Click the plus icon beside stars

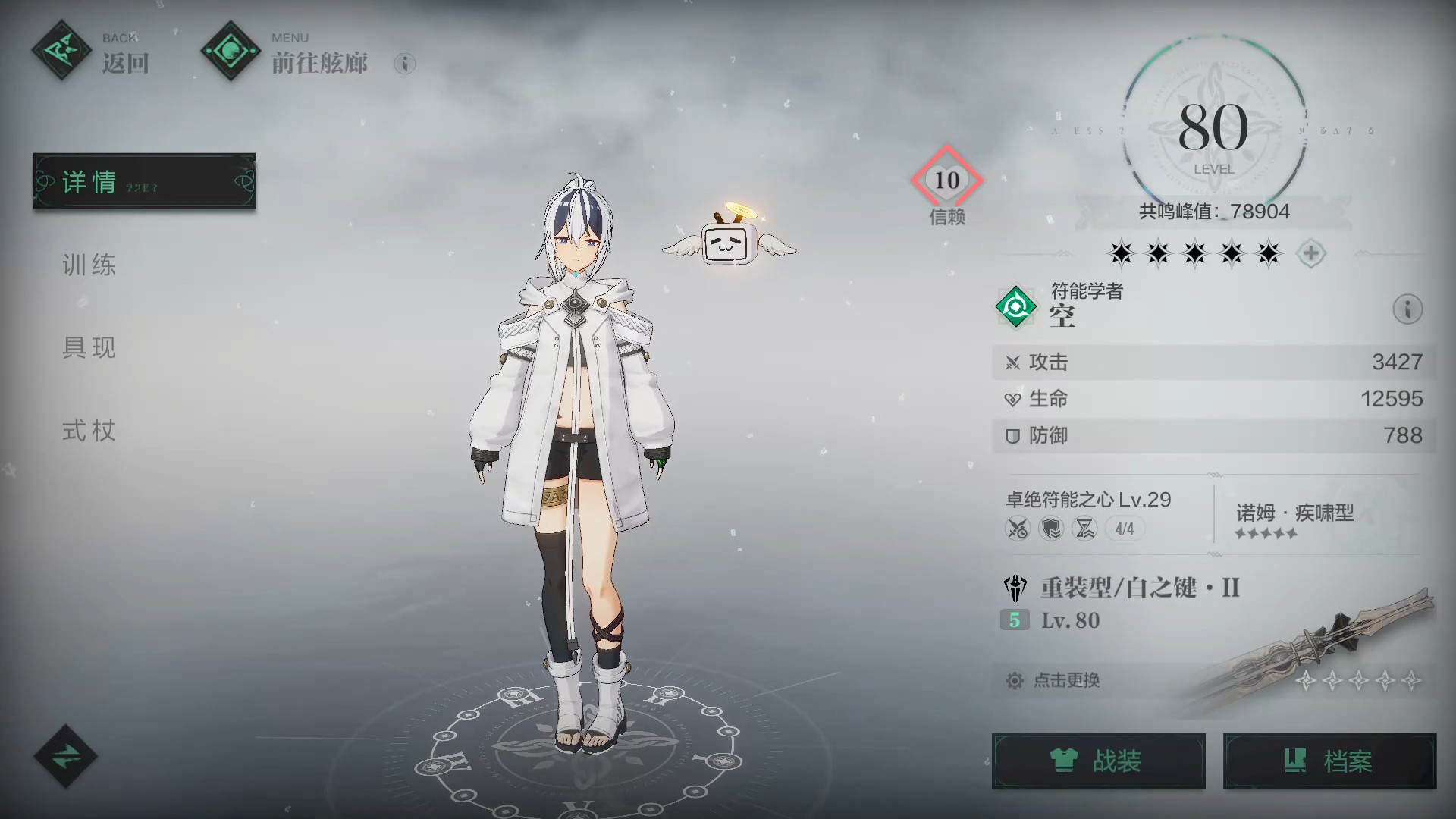click(1311, 253)
